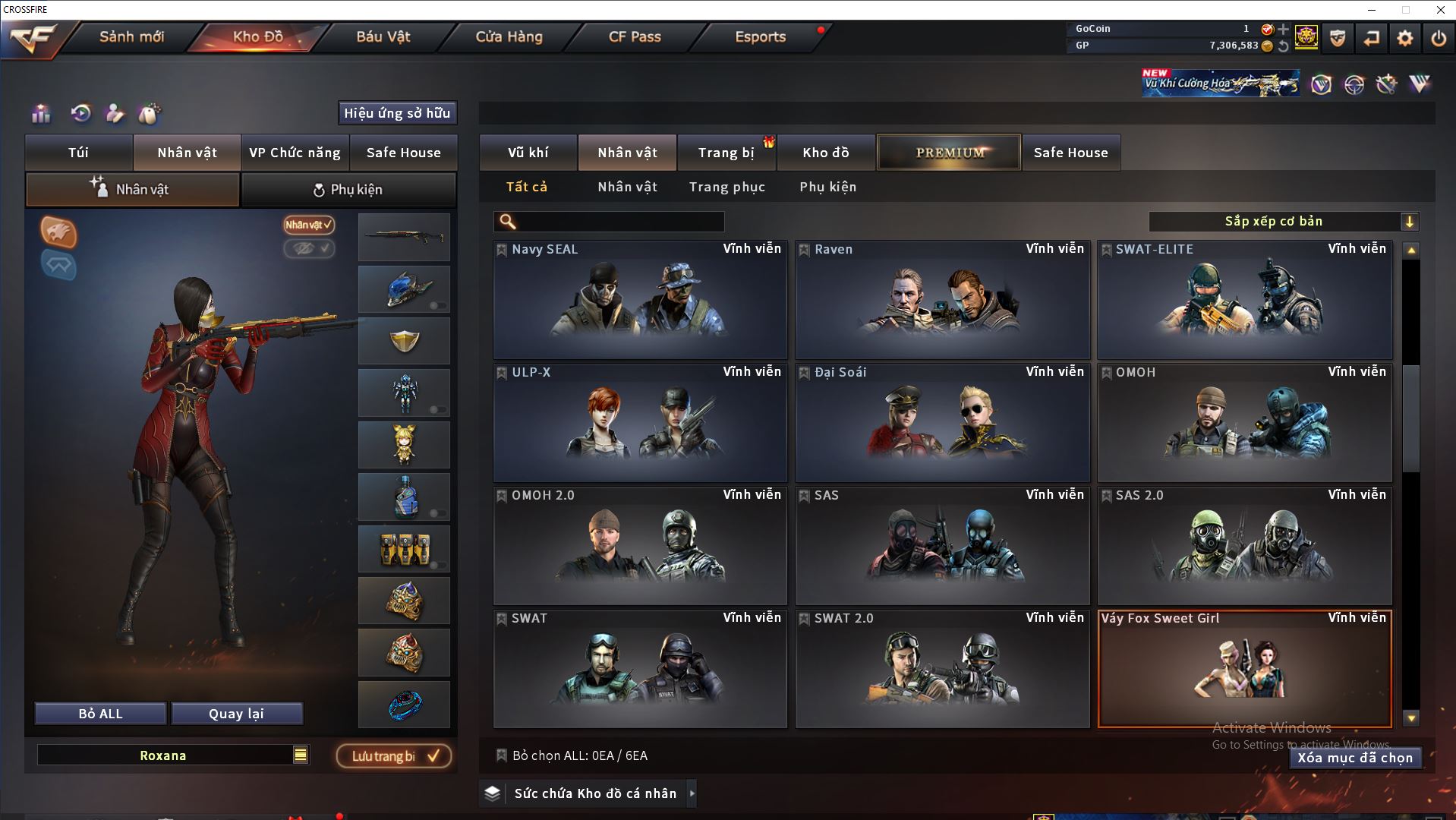Click the Quay lại button
Screen dimensions: 1456x820
236,714
